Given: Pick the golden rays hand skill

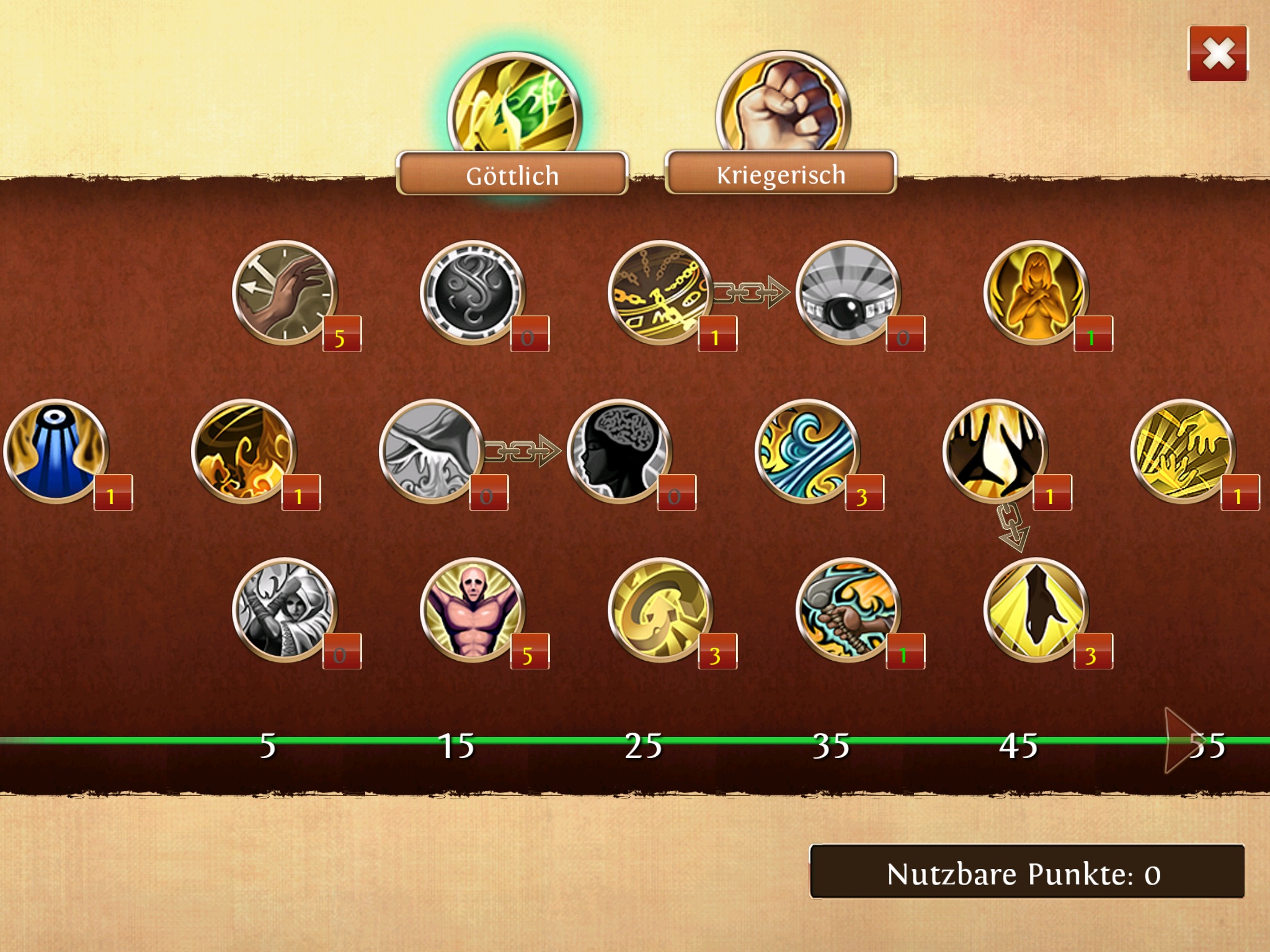Looking at the screenshot, I should [x=1183, y=451].
